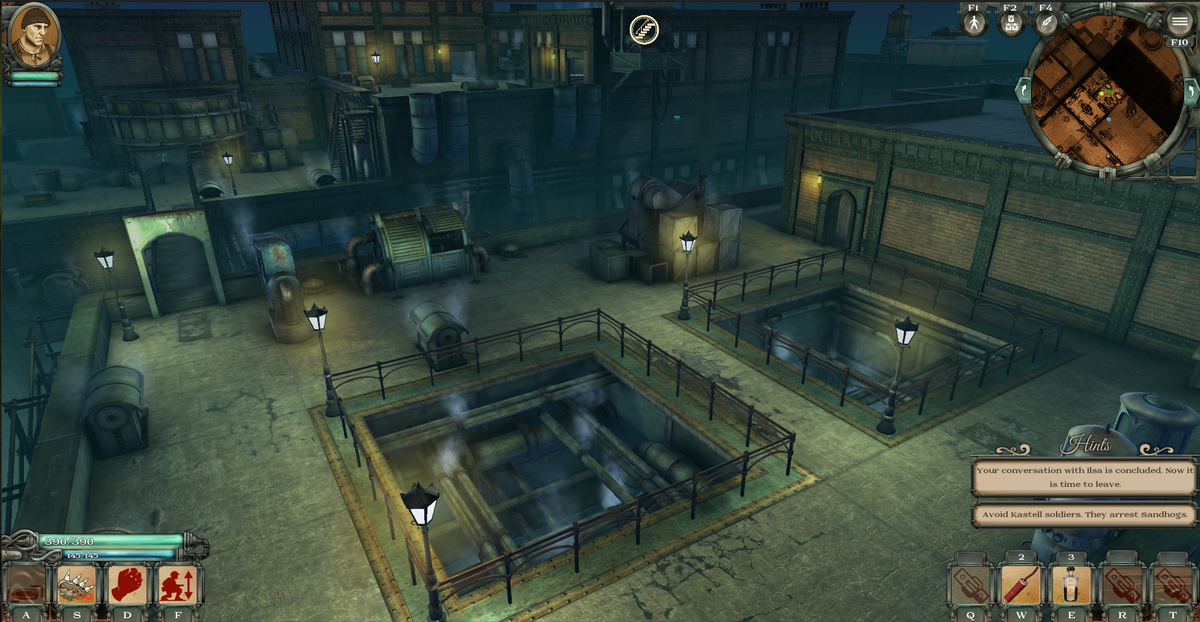Click the stairs marker icon
1200x622 pixels.
tap(644, 31)
